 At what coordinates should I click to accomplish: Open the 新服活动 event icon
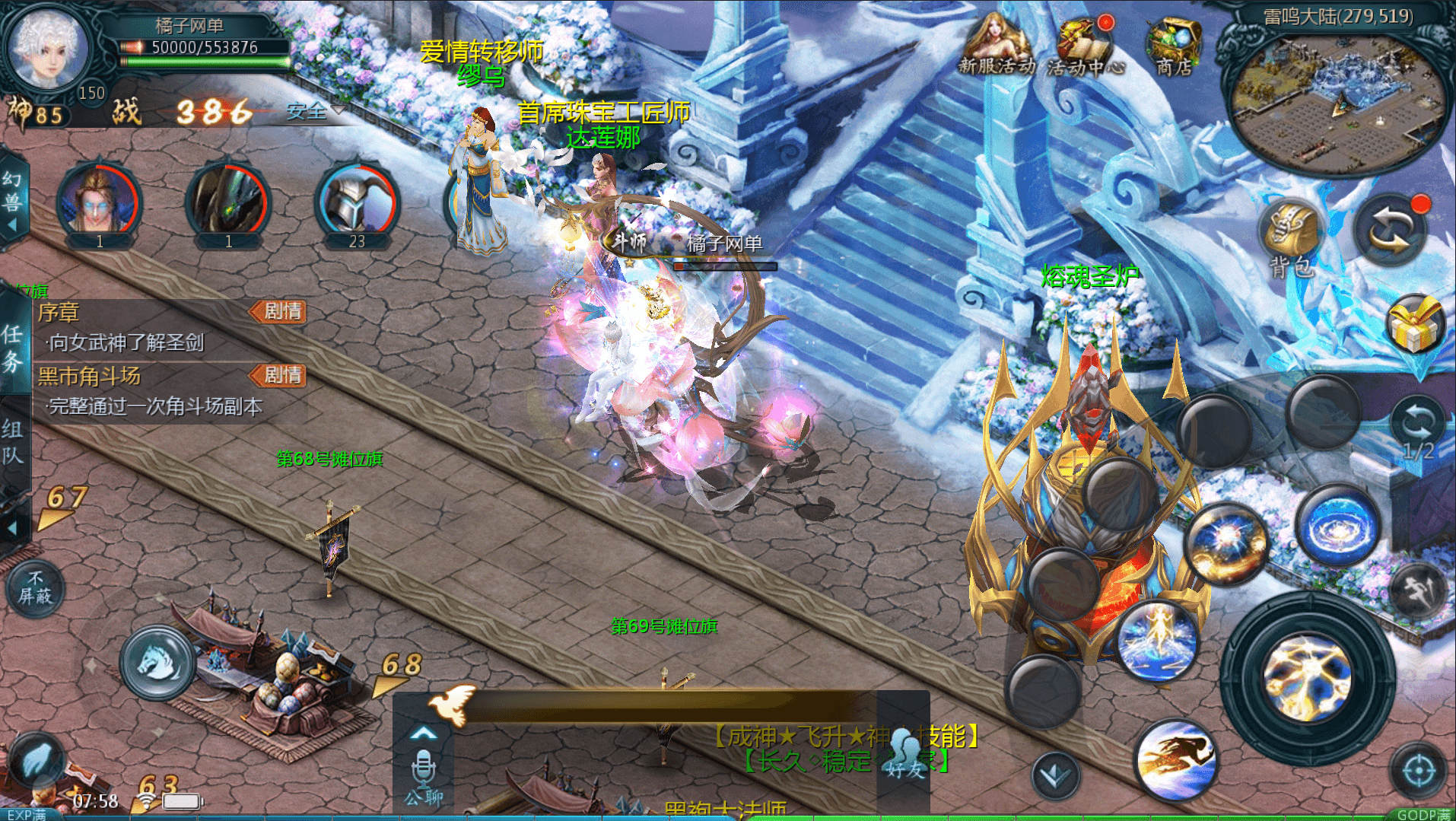[x=995, y=46]
